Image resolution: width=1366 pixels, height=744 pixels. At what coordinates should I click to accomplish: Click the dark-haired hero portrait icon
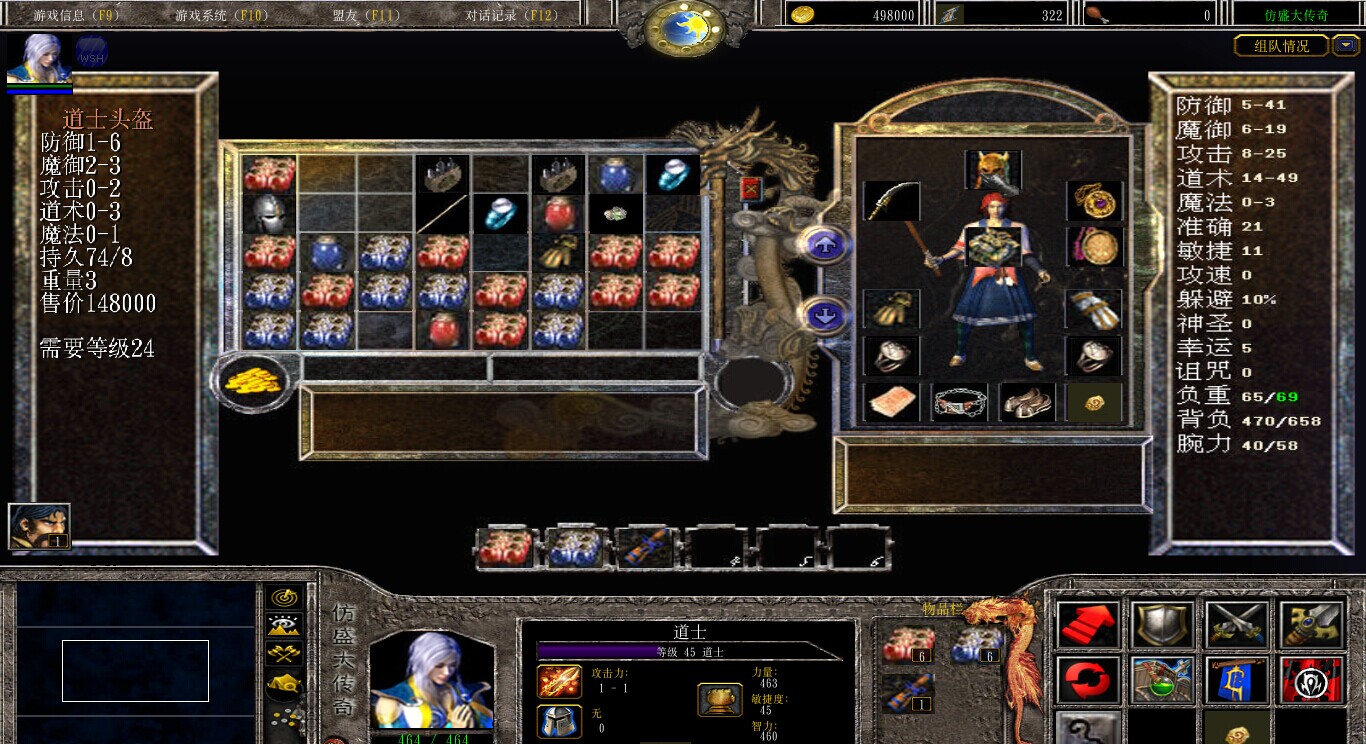tap(39, 526)
